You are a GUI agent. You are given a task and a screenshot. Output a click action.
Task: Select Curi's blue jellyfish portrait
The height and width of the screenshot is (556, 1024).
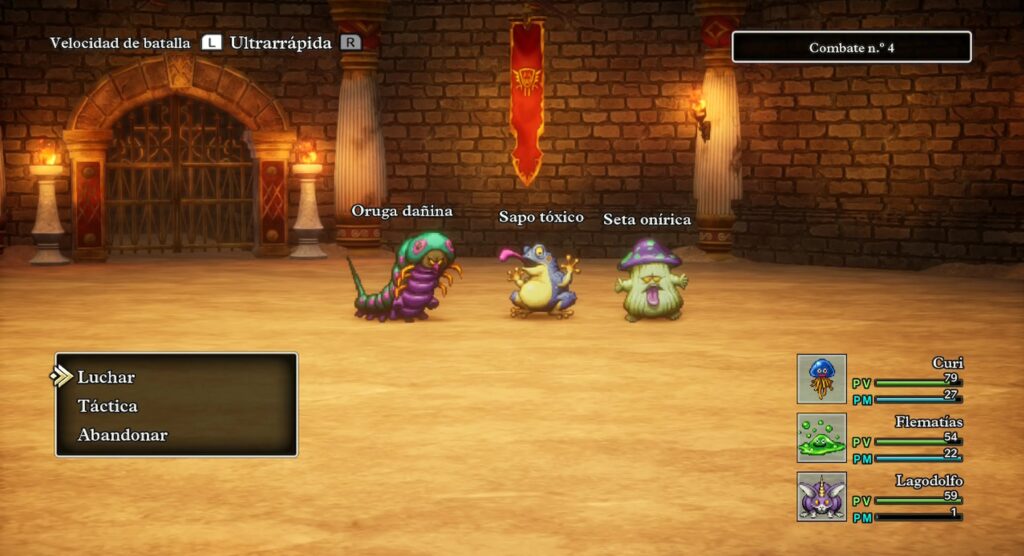pos(821,379)
